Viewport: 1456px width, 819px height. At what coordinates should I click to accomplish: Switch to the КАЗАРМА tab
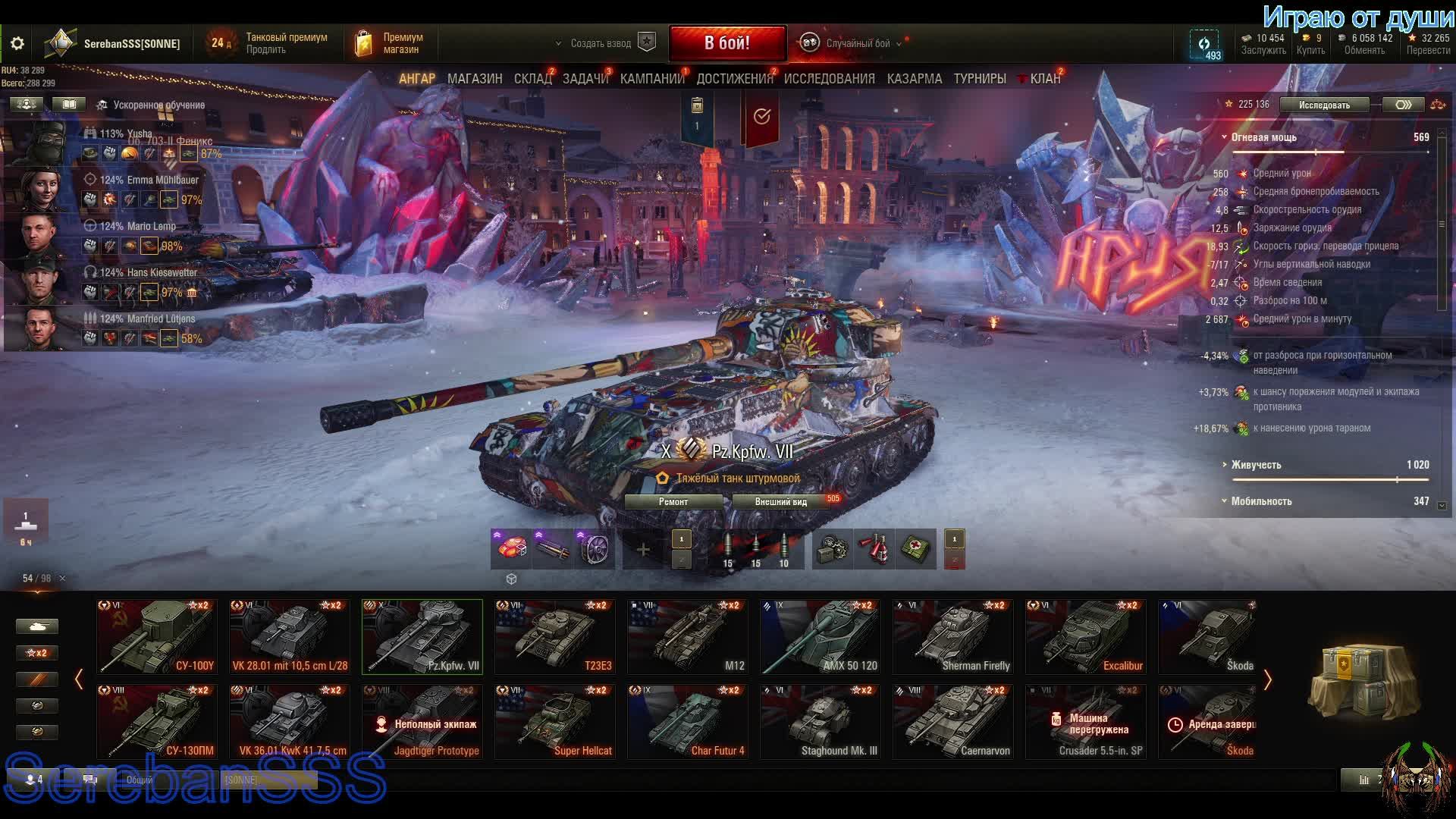click(914, 79)
